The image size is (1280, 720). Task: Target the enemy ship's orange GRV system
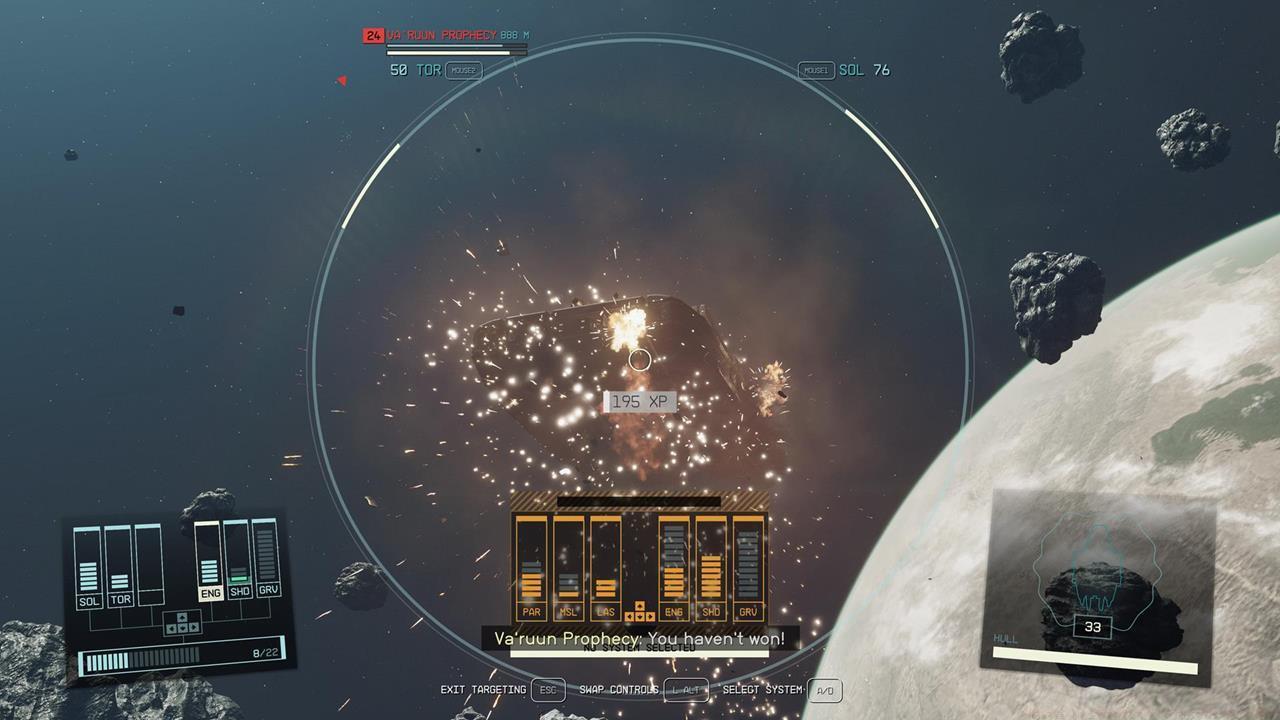coord(748,567)
